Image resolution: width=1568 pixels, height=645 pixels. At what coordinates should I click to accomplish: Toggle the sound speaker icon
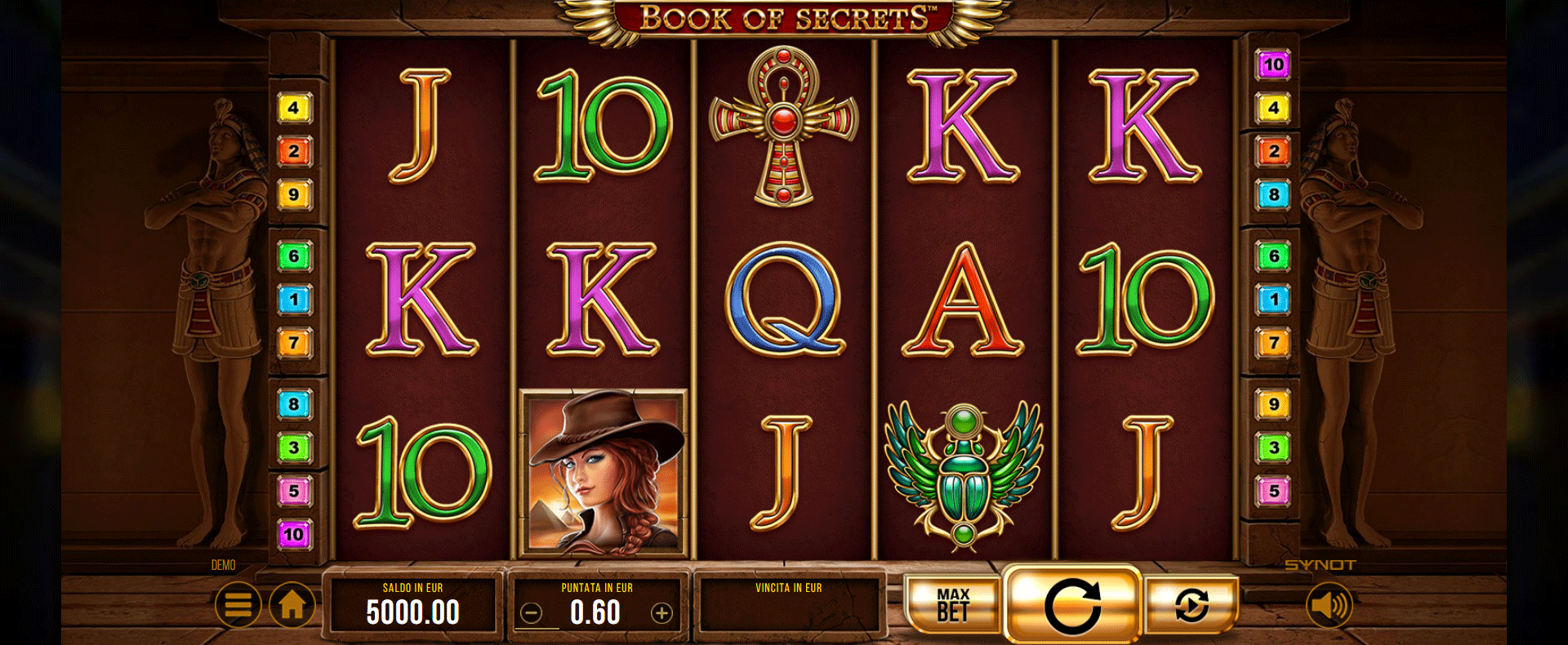tap(1329, 605)
